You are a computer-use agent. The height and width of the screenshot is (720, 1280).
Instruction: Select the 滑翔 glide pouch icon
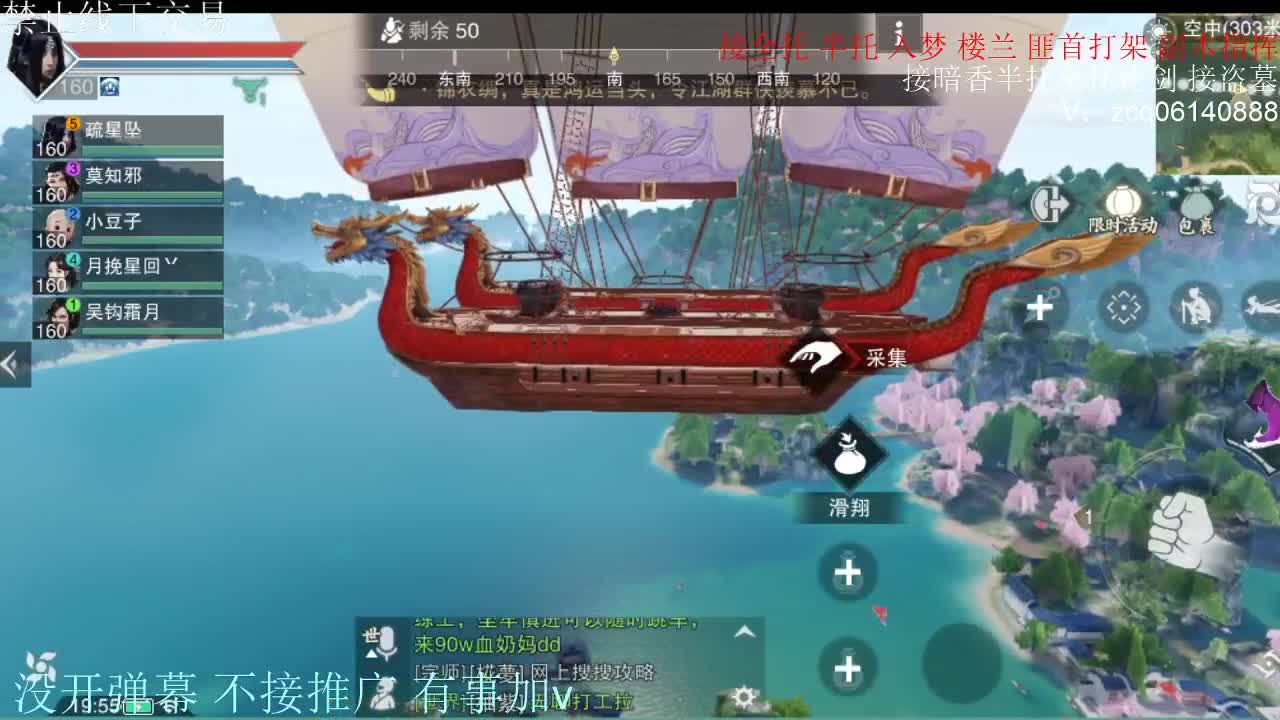pos(849,460)
